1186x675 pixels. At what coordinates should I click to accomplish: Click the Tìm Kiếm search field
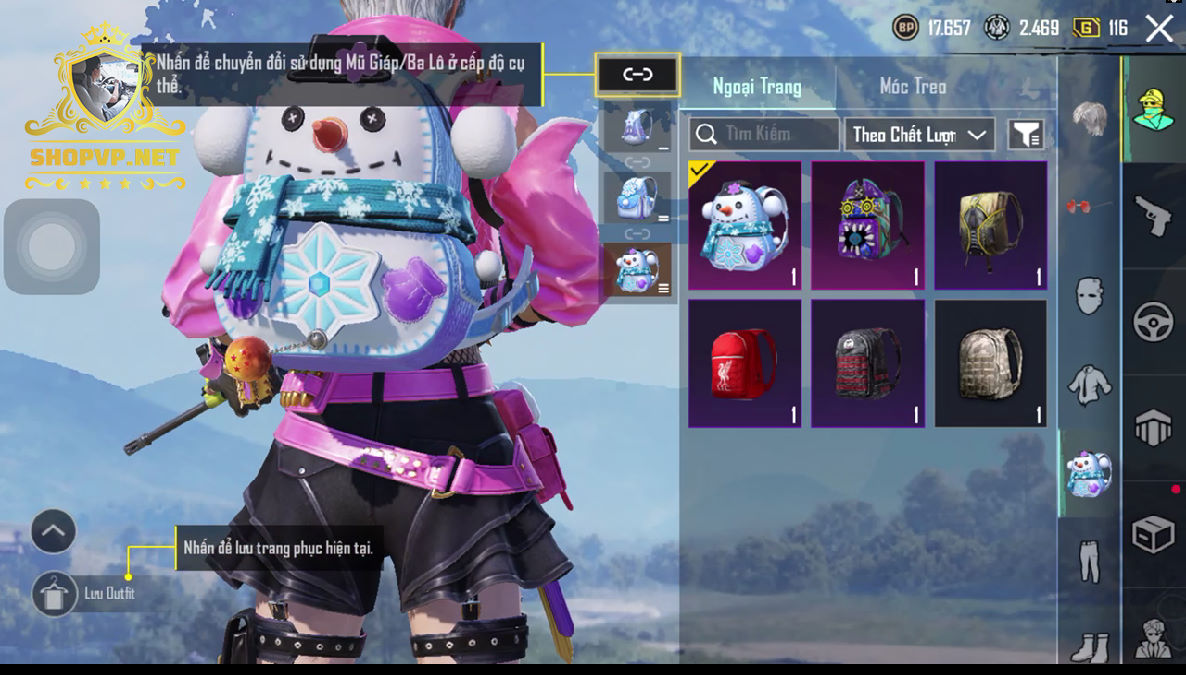point(764,134)
